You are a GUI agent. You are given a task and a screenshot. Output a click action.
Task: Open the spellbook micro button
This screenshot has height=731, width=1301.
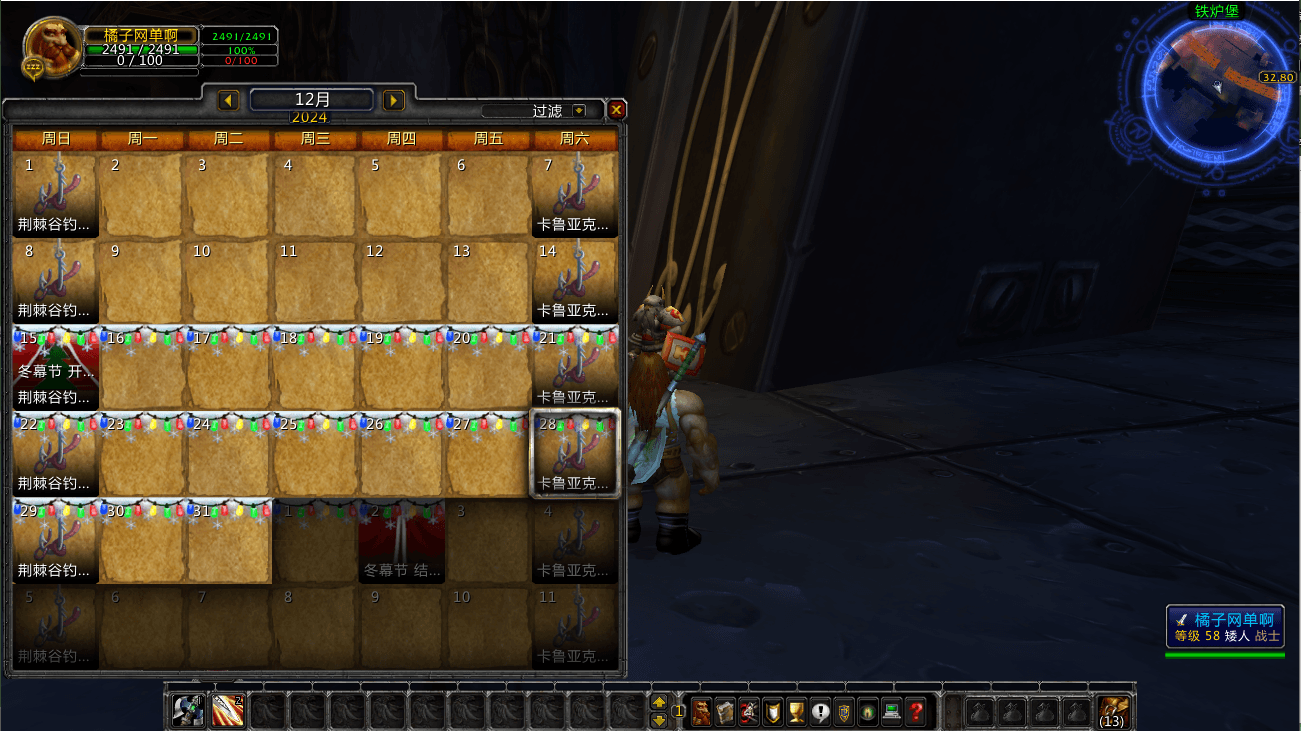[725, 711]
